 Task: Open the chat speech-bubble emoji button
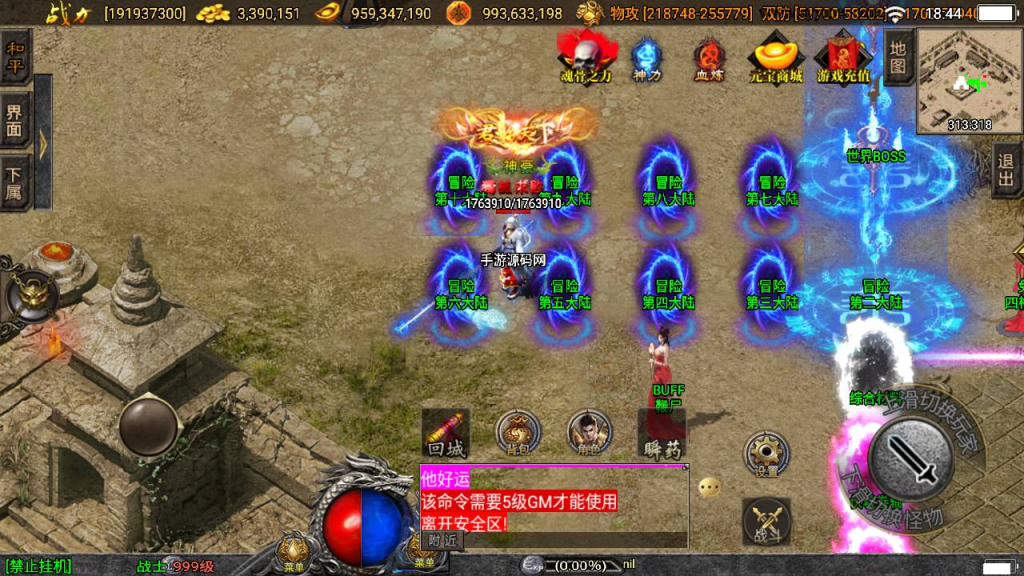pos(709,488)
